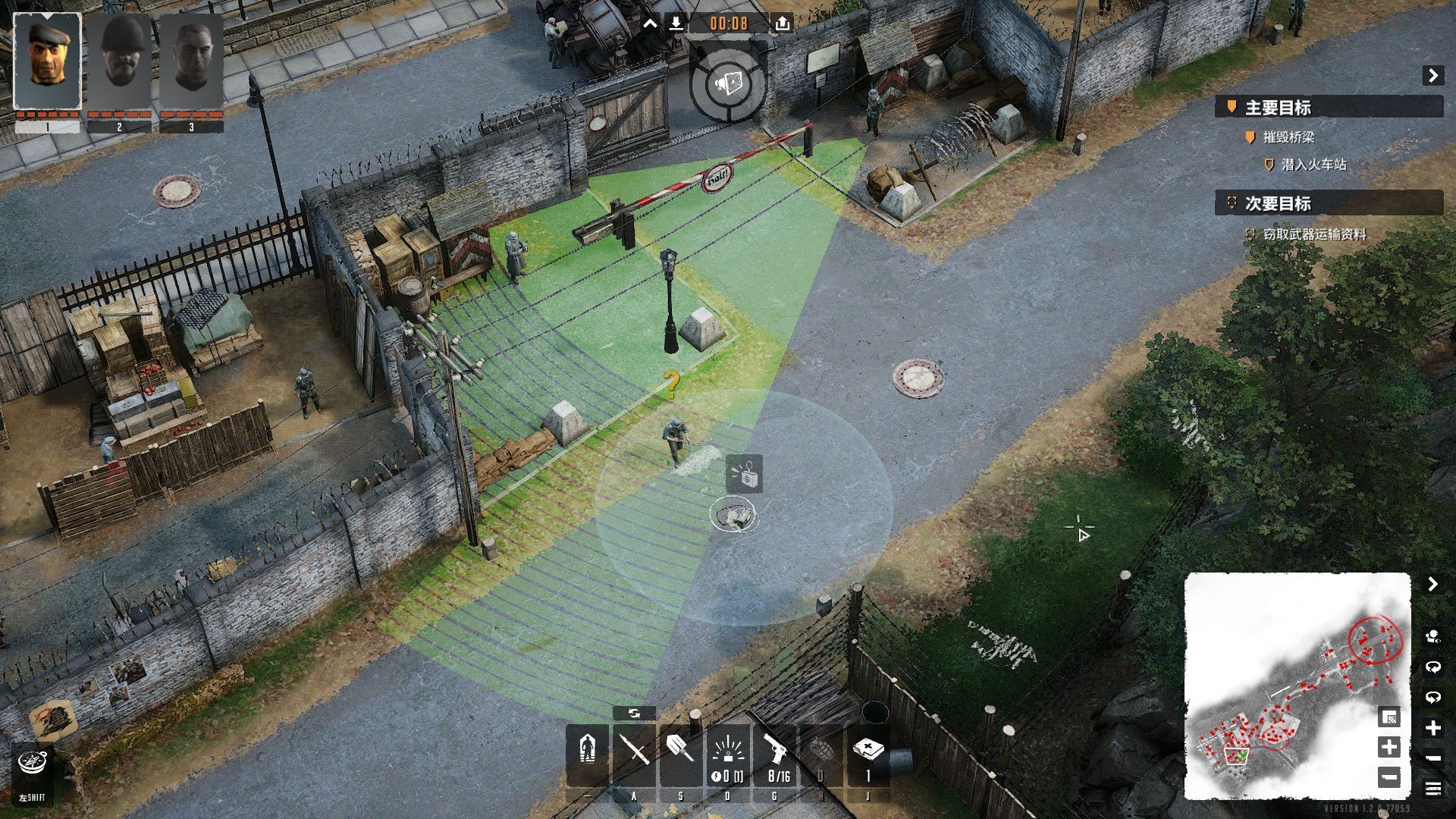Collapse the top timer bar with the chevron
Image resolution: width=1456 pixels, height=819 pixels.
tap(650, 24)
